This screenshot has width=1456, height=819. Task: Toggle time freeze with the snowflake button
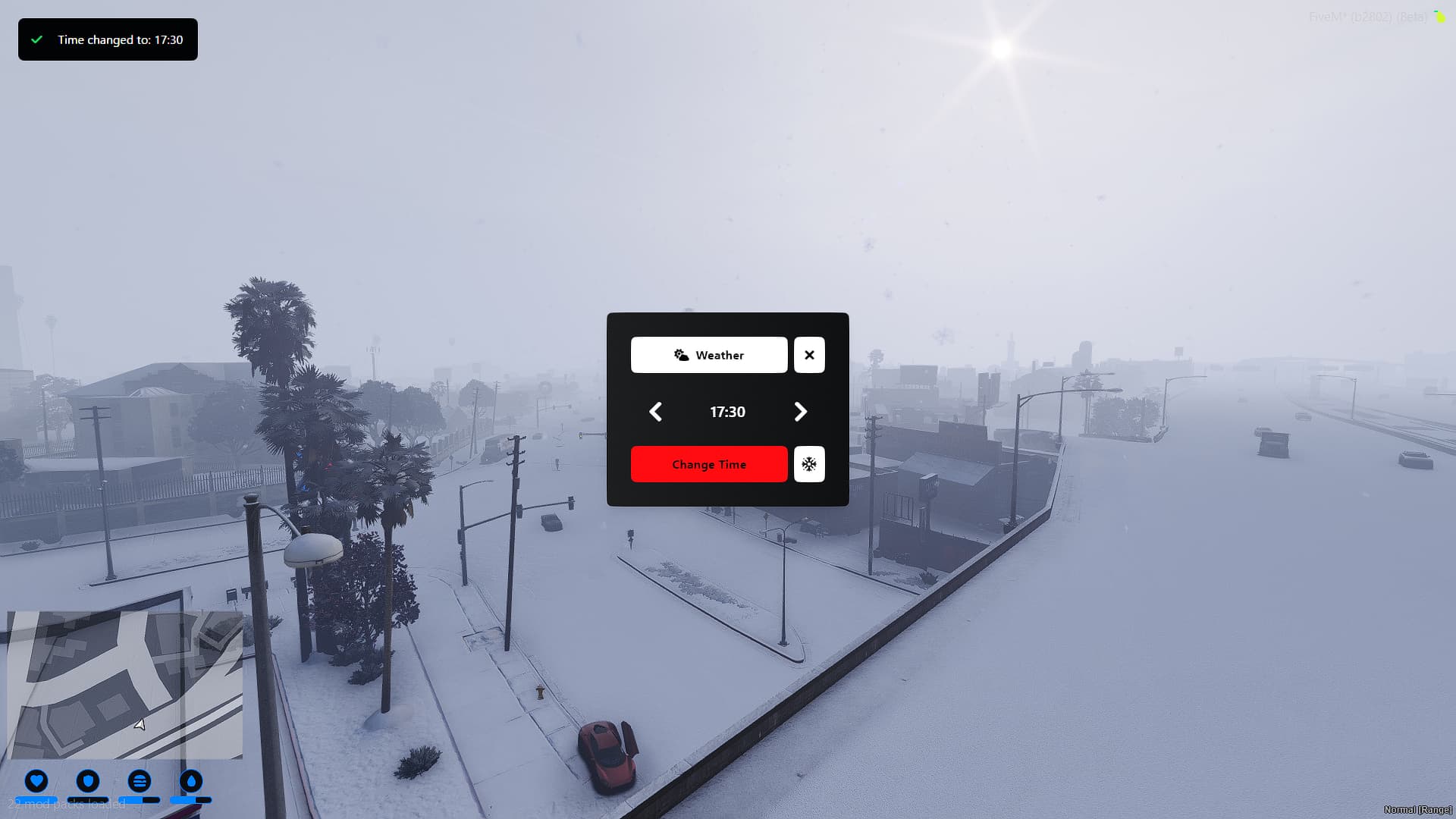click(809, 463)
